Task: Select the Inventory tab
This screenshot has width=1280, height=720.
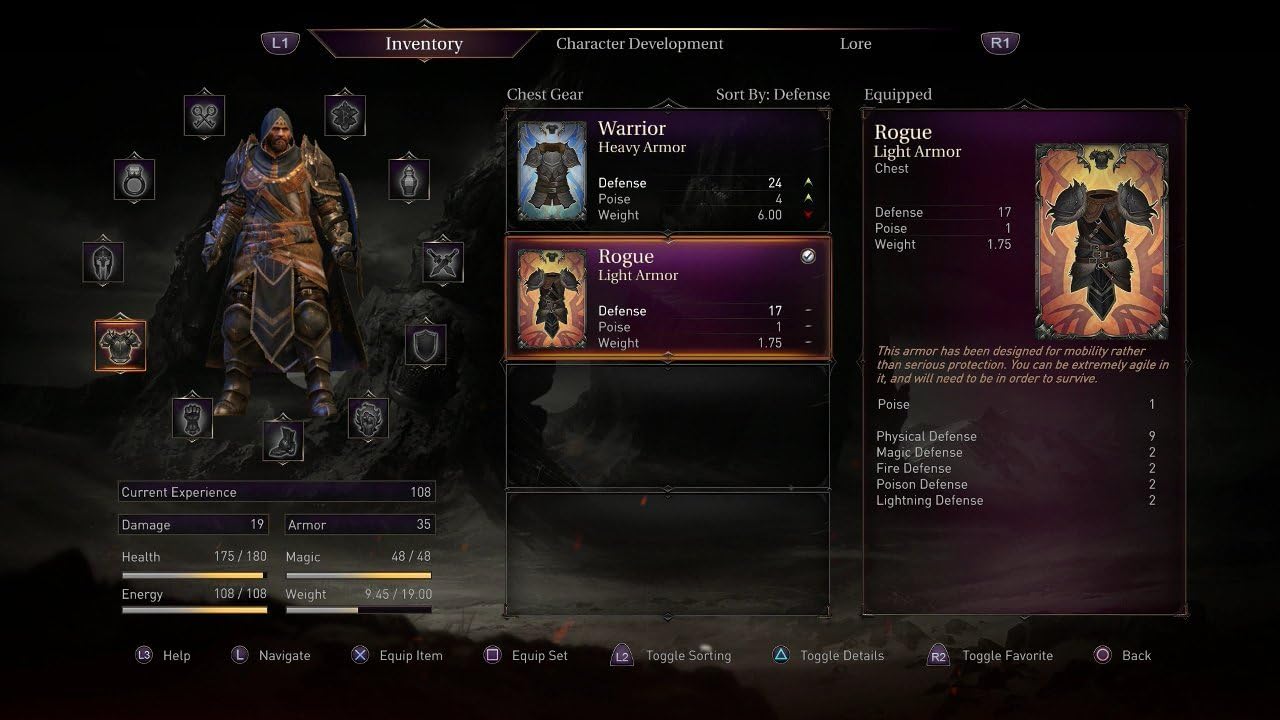Action: [424, 44]
